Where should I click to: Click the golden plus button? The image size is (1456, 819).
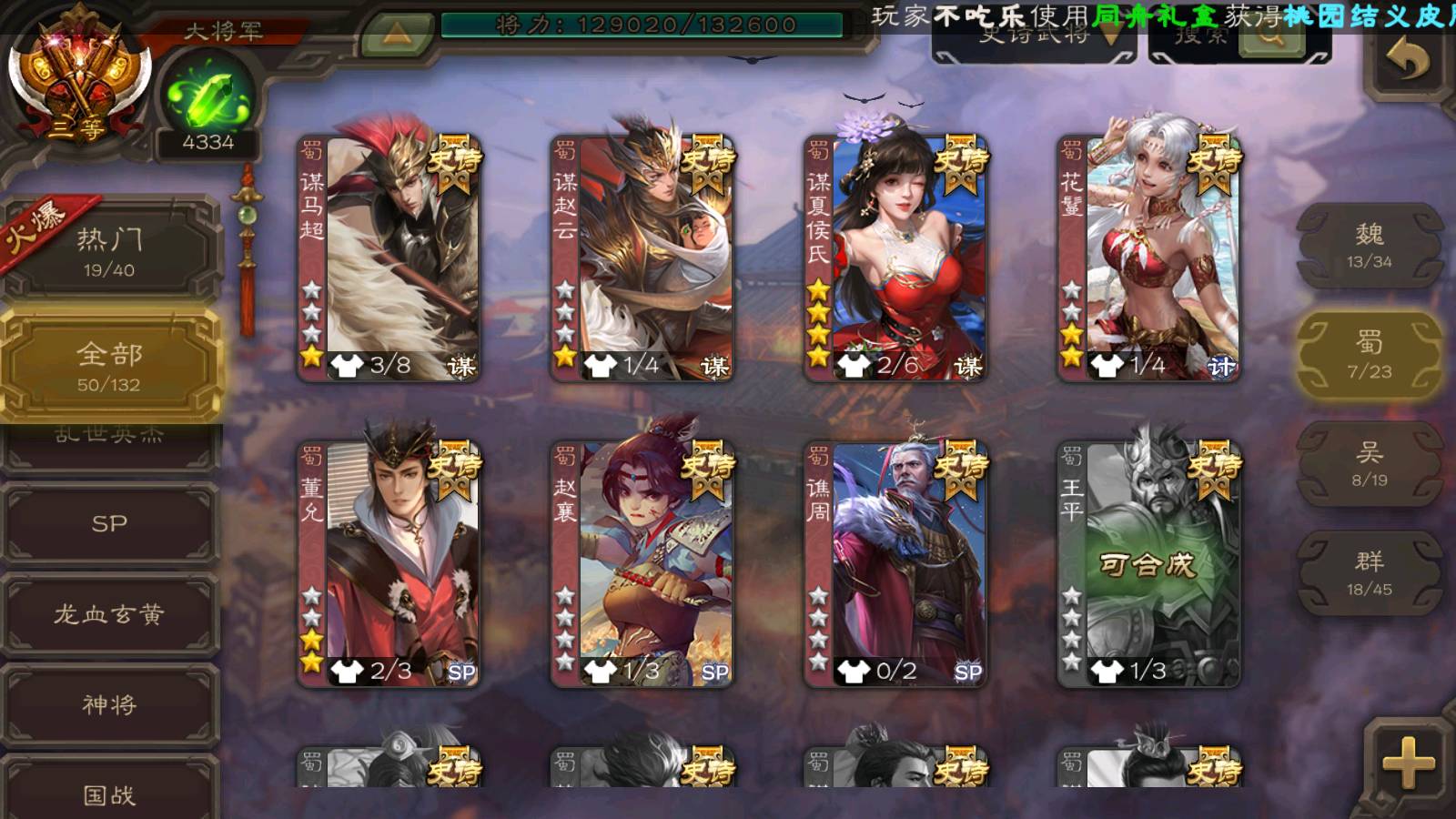(1407, 763)
